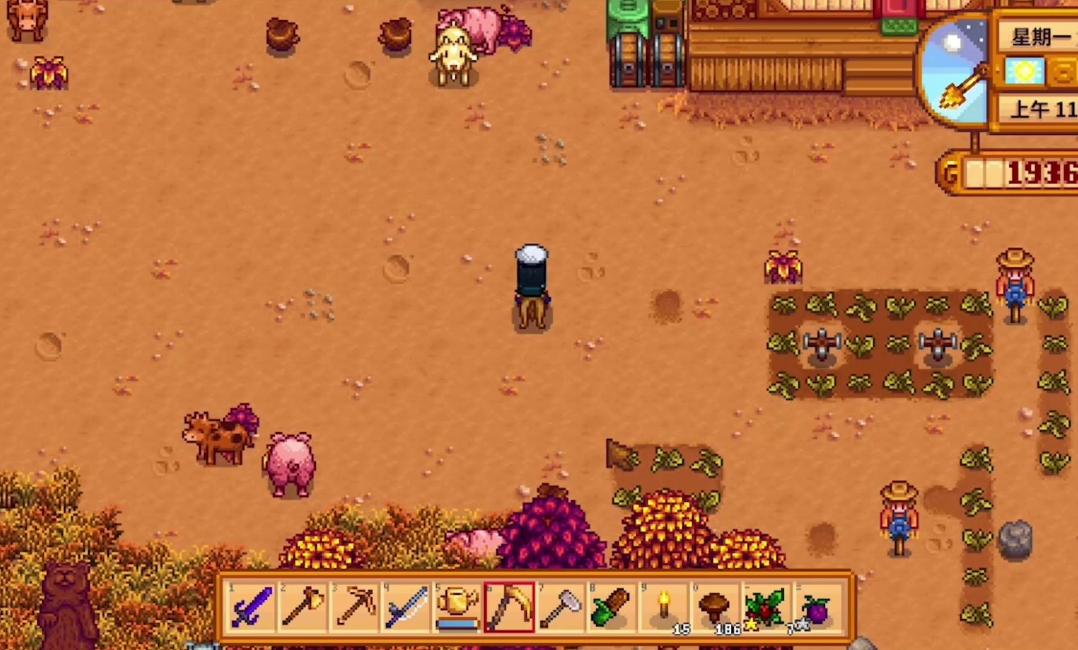Viewport: 1078px width, 650px height.
Task: Choose the pickaxe slot
Action: [354, 607]
